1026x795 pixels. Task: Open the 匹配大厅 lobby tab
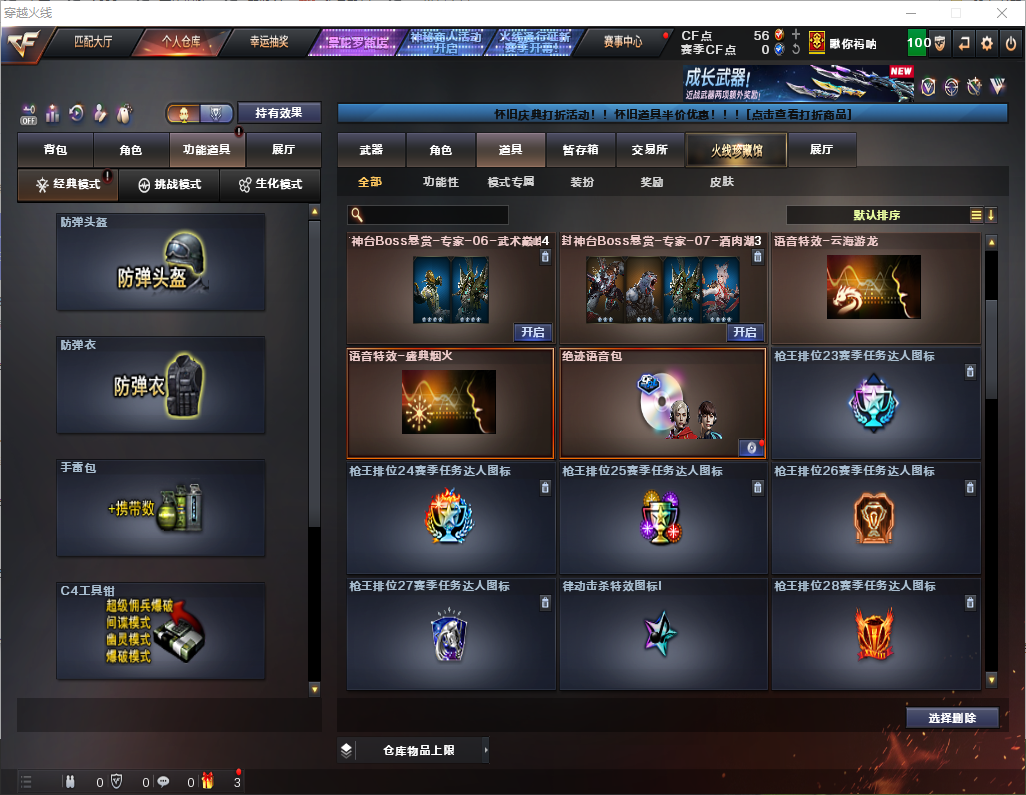[96, 42]
